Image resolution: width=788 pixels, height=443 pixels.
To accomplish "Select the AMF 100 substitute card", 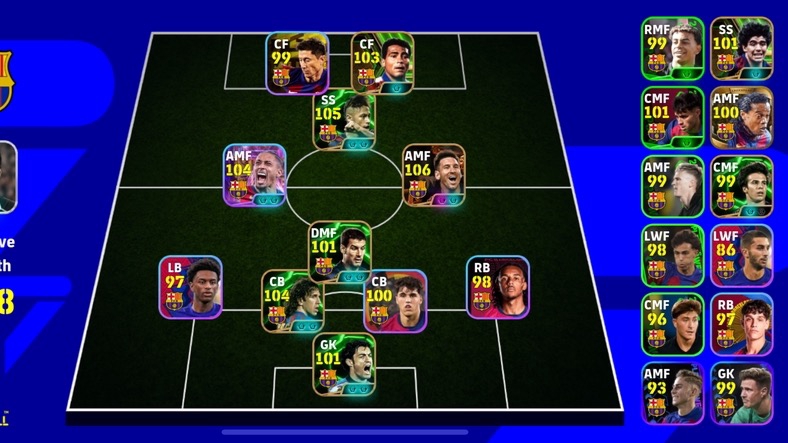I will (741, 117).
